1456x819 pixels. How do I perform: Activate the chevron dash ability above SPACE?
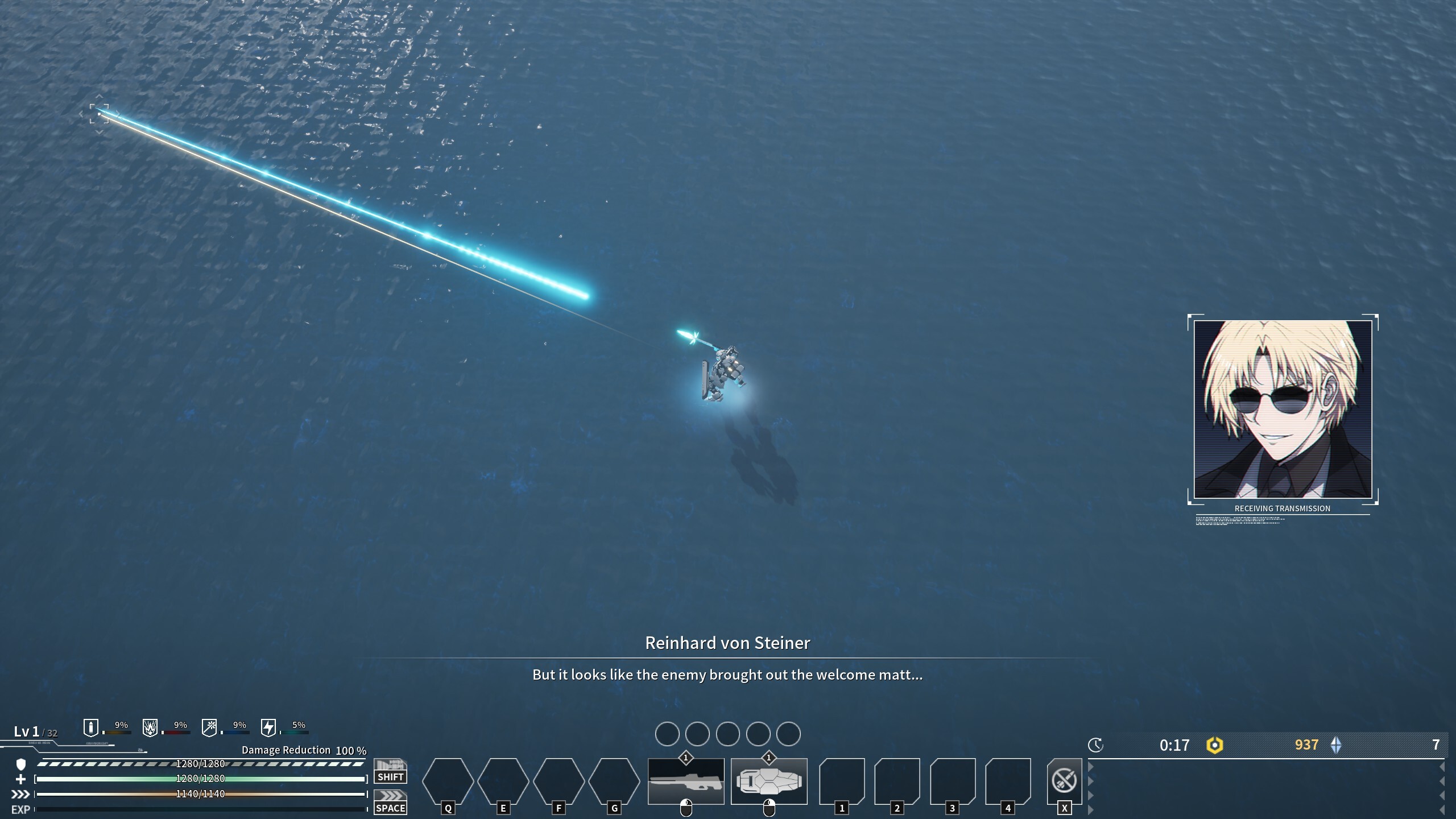tap(390, 796)
